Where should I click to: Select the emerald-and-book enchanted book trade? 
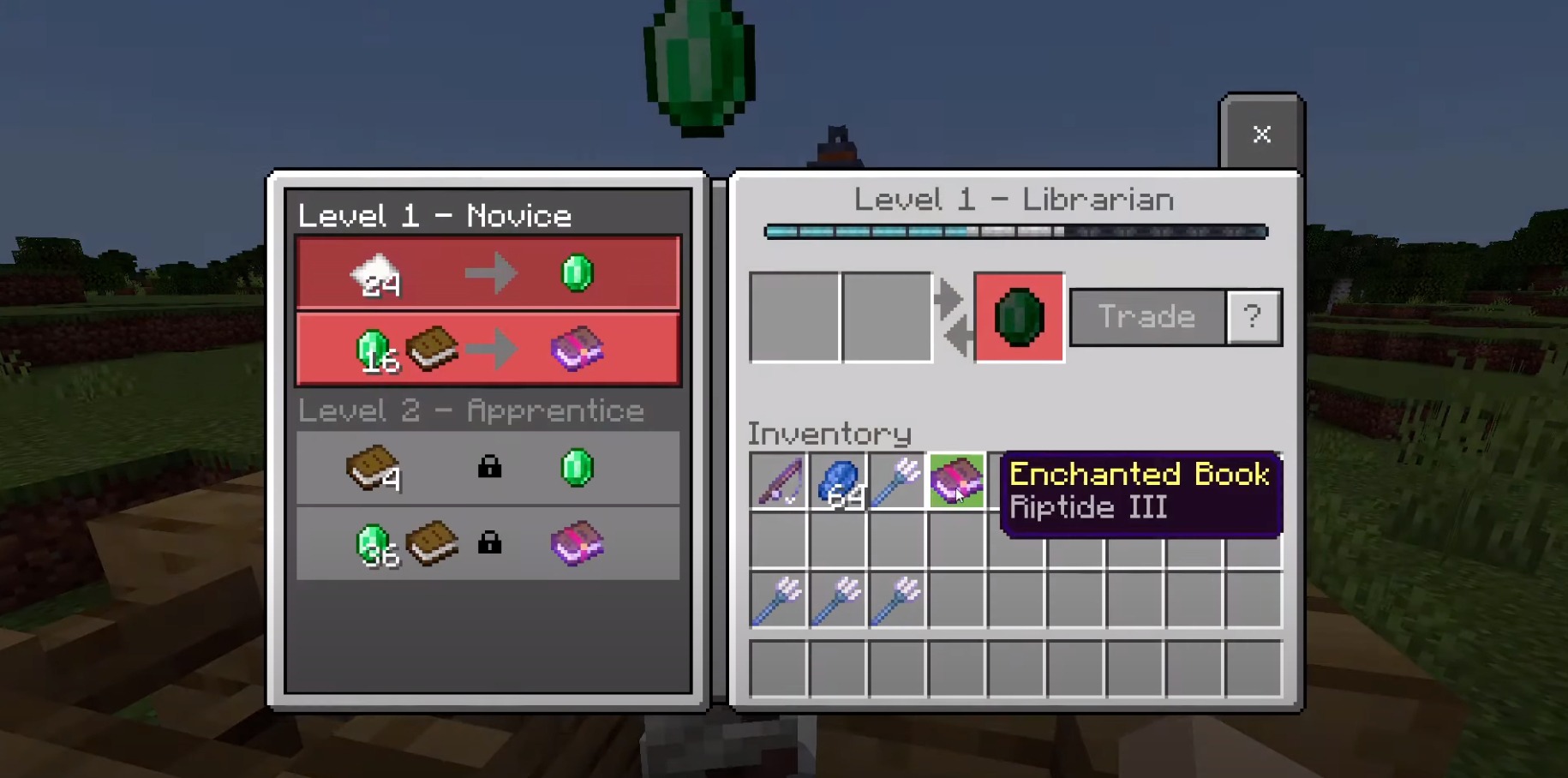pos(488,348)
